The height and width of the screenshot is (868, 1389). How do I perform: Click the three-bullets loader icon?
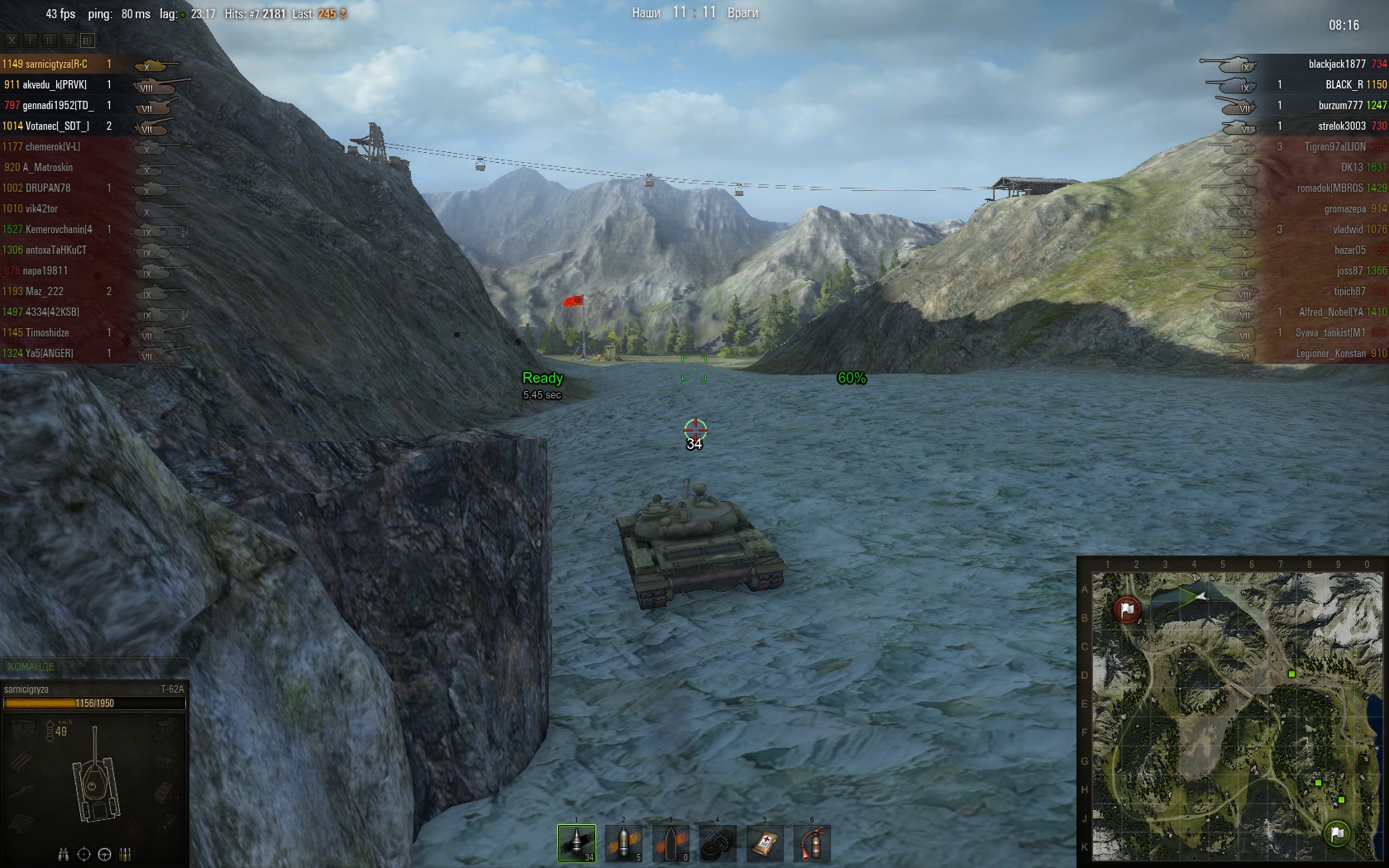pos(126,855)
